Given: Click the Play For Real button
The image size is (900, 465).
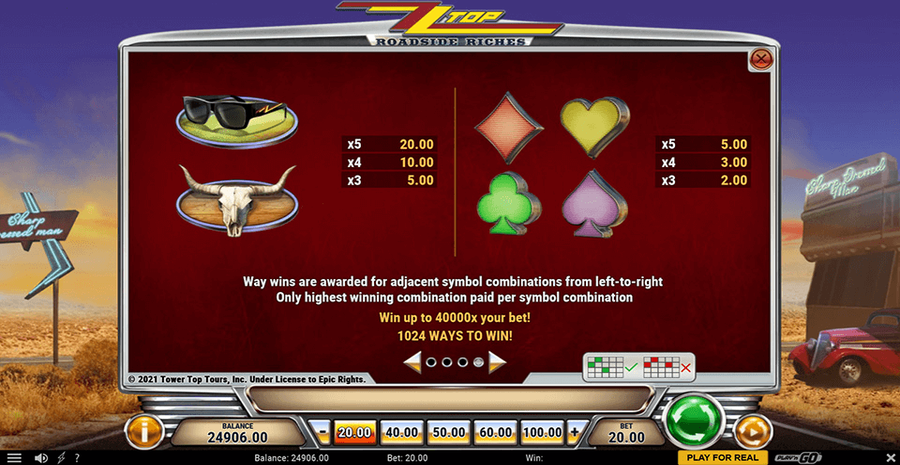Looking at the screenshot, I should click(x=723, y=457).
